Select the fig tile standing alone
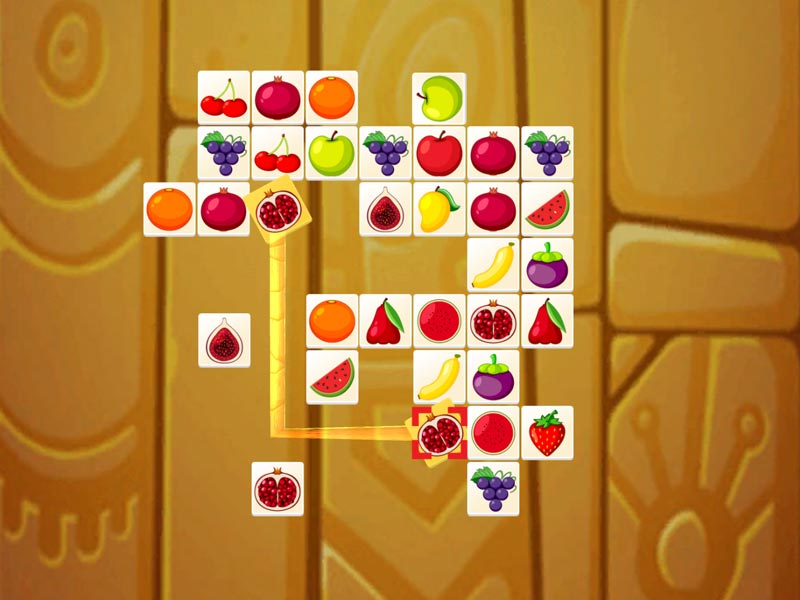Image resolution: width=800 pixels, height=600 pixels. 224,341
